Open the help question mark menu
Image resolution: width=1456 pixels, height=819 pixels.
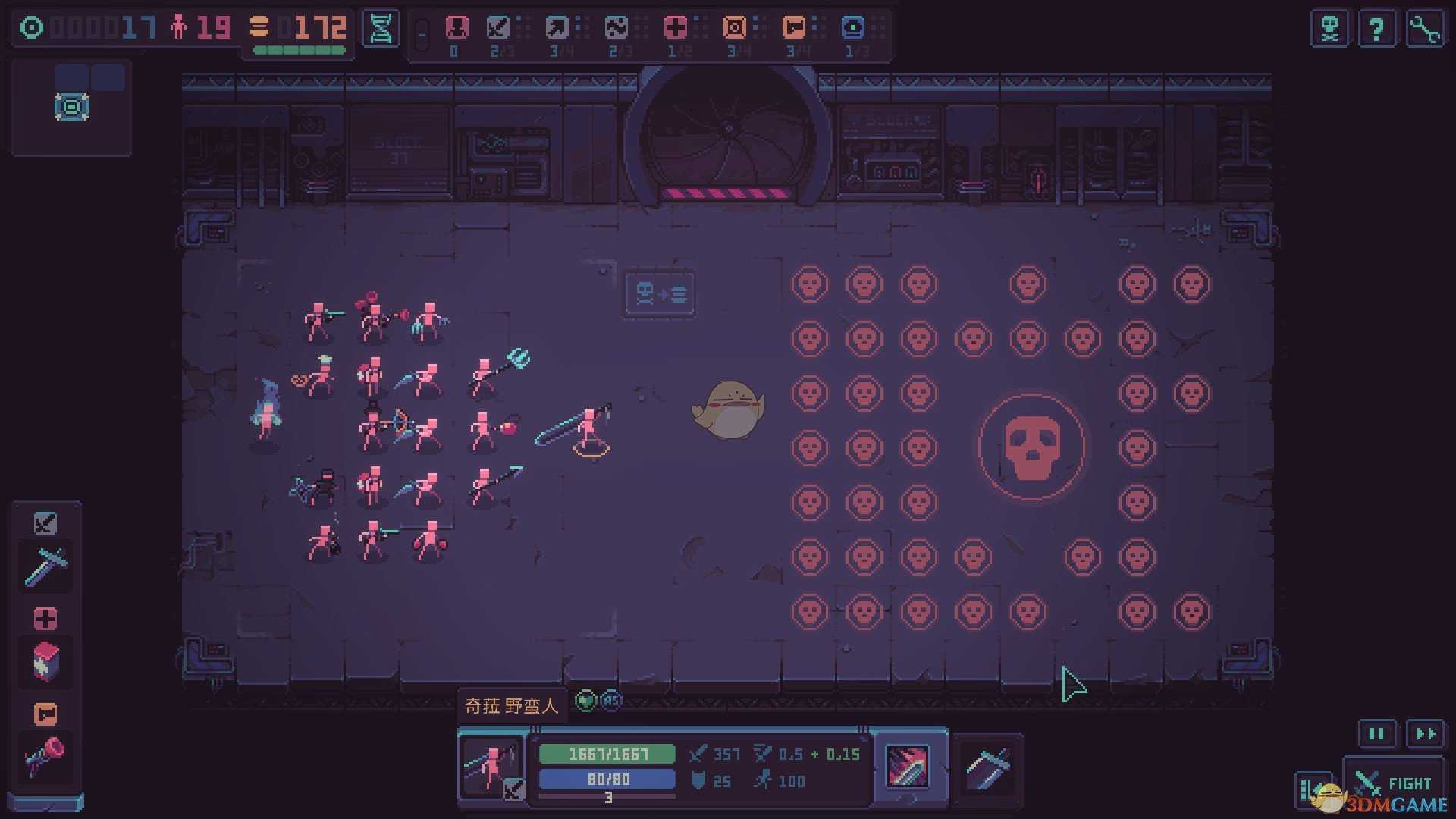click(x=1376, y=30)
